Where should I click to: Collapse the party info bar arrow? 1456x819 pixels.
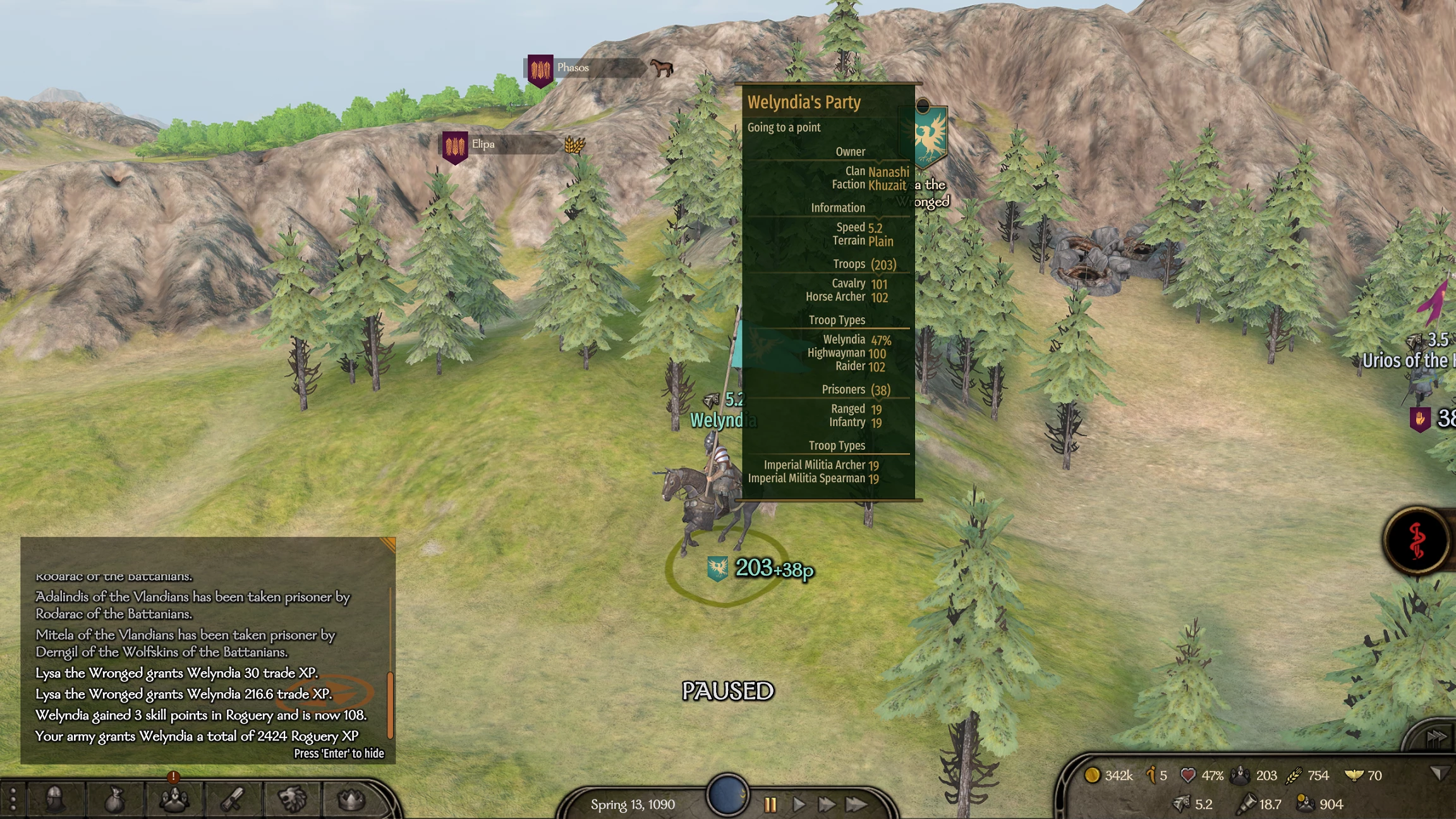(x=1439, y=773)
